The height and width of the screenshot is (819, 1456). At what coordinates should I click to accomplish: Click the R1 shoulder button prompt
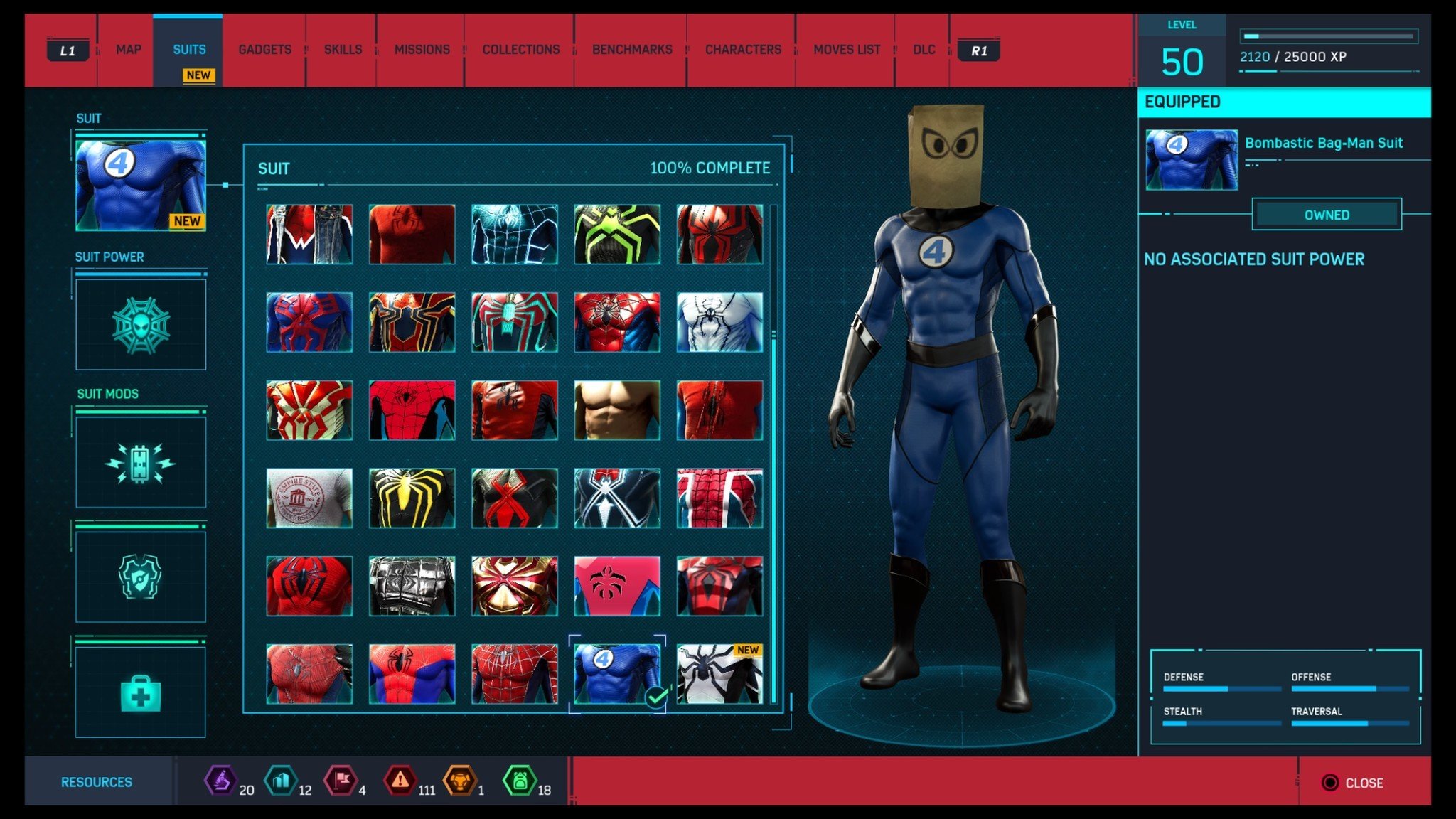(980, 50)
